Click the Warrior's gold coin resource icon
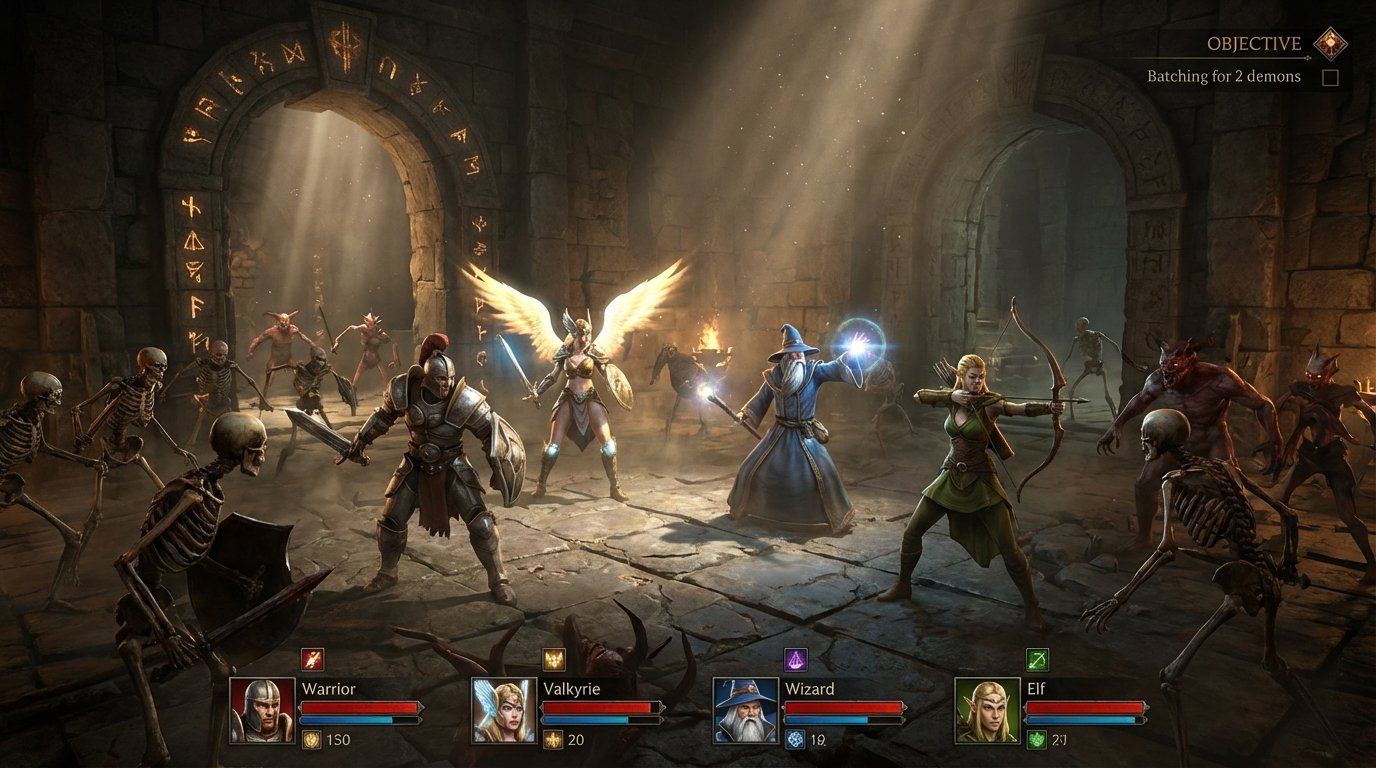The height and width of the screenshot is (768, 1376). tap(311, 740)
